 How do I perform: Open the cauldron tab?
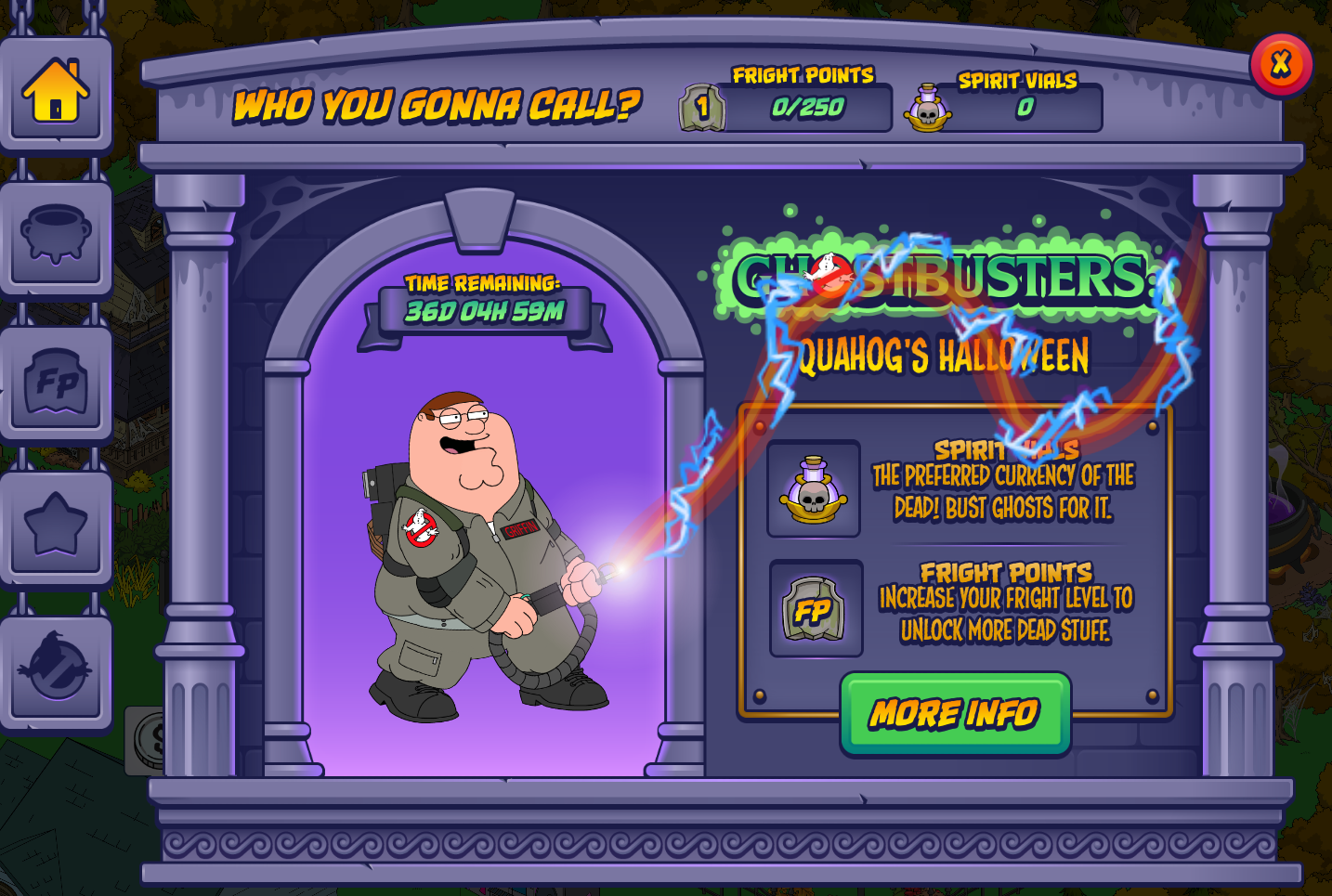[x=56, y=236]
